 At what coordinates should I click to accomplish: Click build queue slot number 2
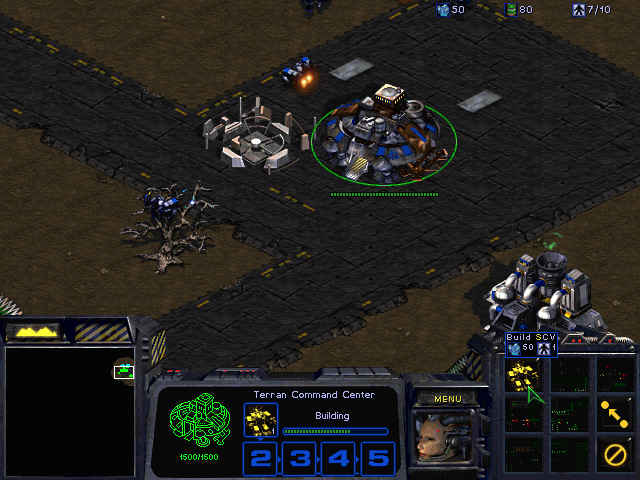pos(261,459)
